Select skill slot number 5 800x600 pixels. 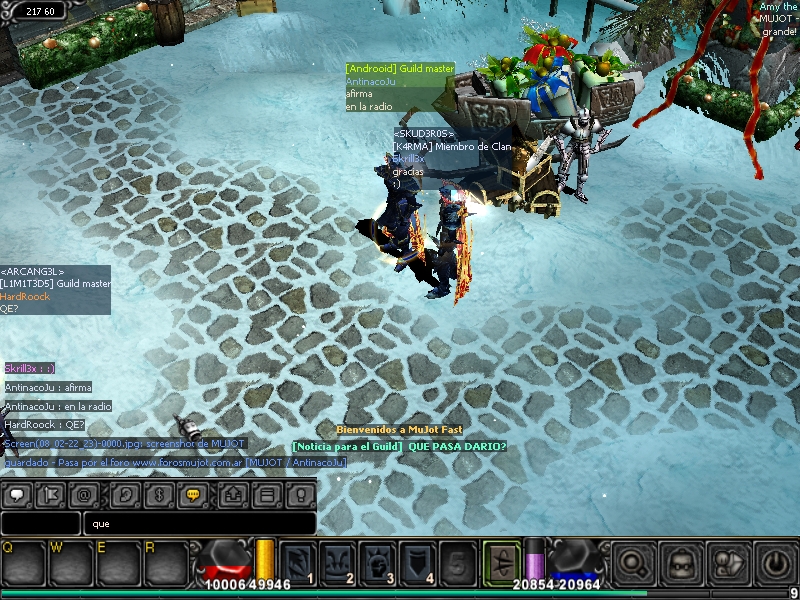pyautogui.click(x=456, y=562)
